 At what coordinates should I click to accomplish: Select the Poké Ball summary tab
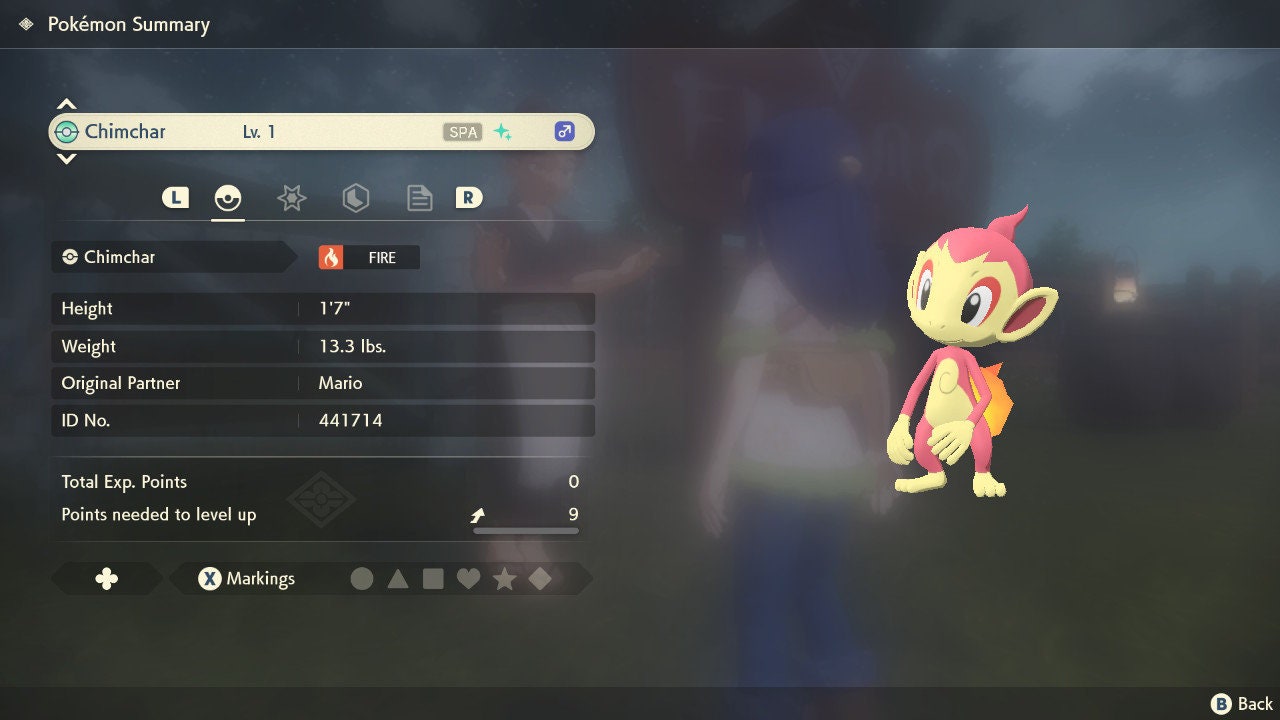coord(228,198)
